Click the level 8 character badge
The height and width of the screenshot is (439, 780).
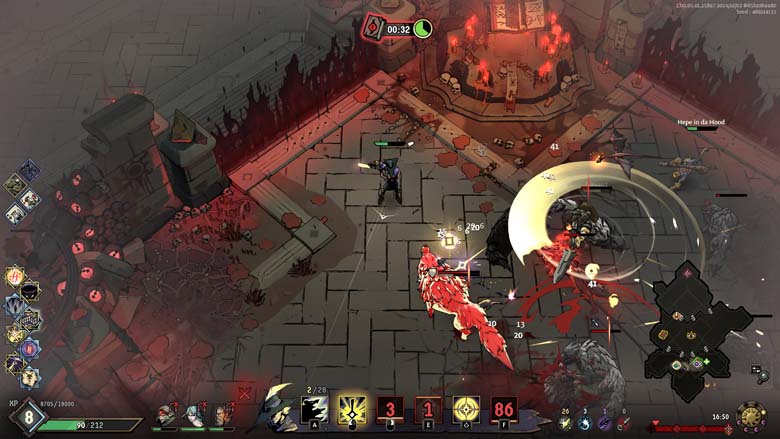click(28, 417)
